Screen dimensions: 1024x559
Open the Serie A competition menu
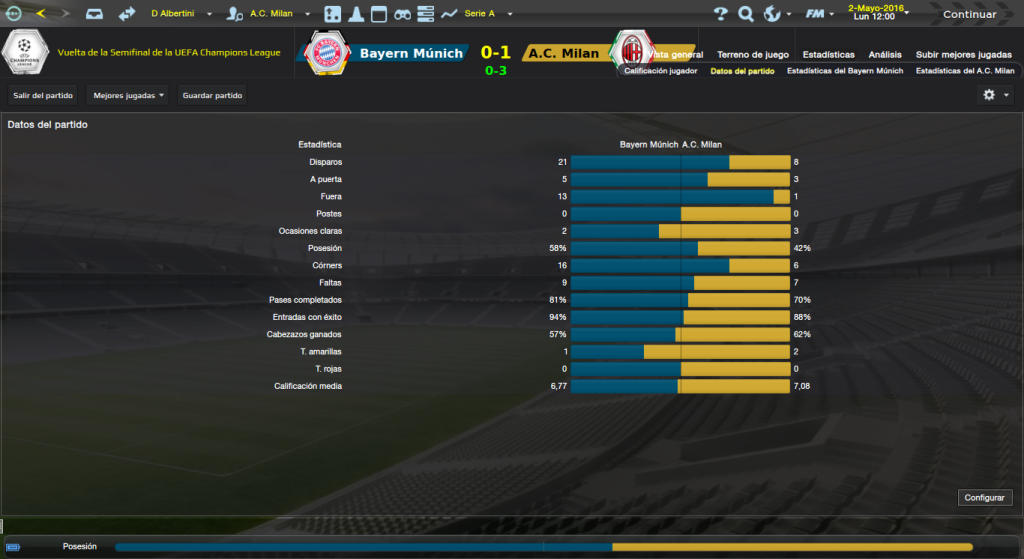[x=487, y=14]
